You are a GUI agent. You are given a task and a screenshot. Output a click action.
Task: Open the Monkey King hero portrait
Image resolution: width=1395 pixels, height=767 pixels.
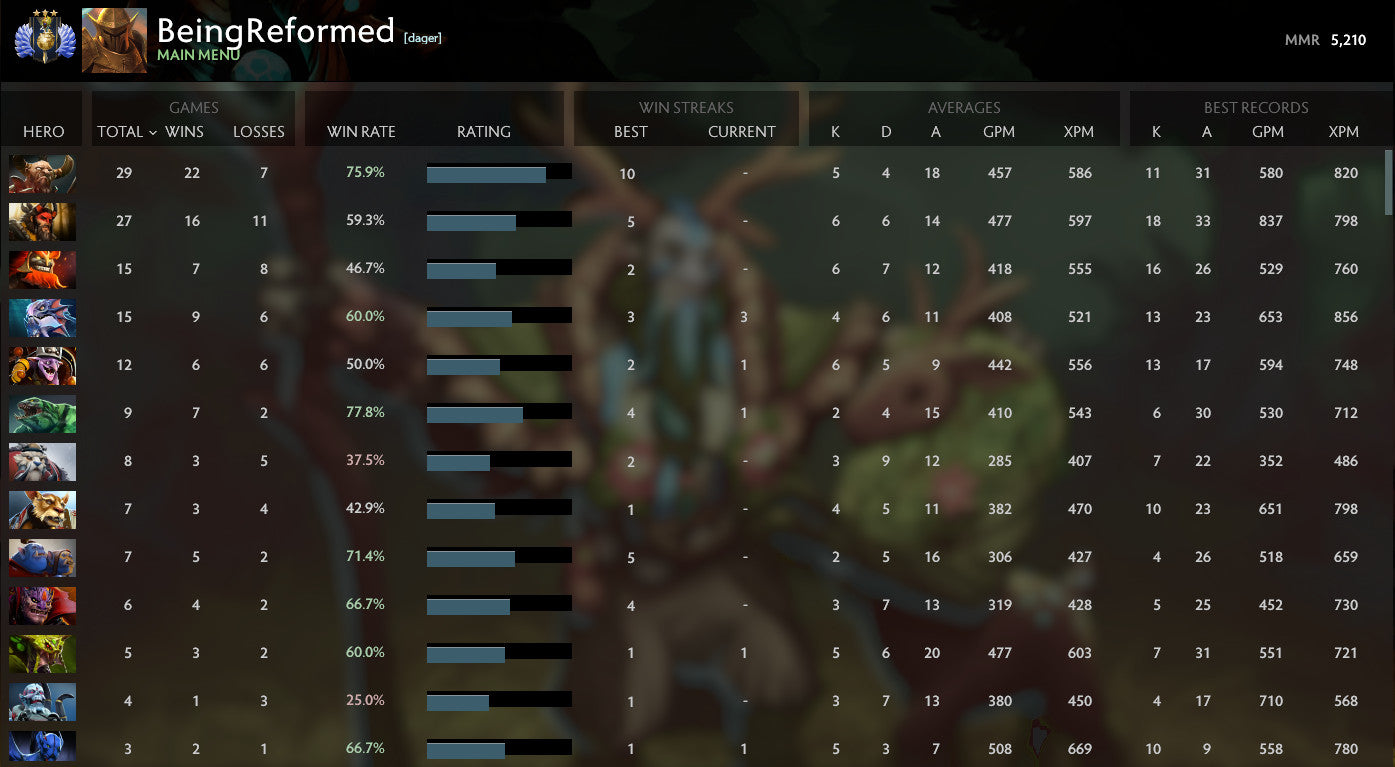point(42,509)
